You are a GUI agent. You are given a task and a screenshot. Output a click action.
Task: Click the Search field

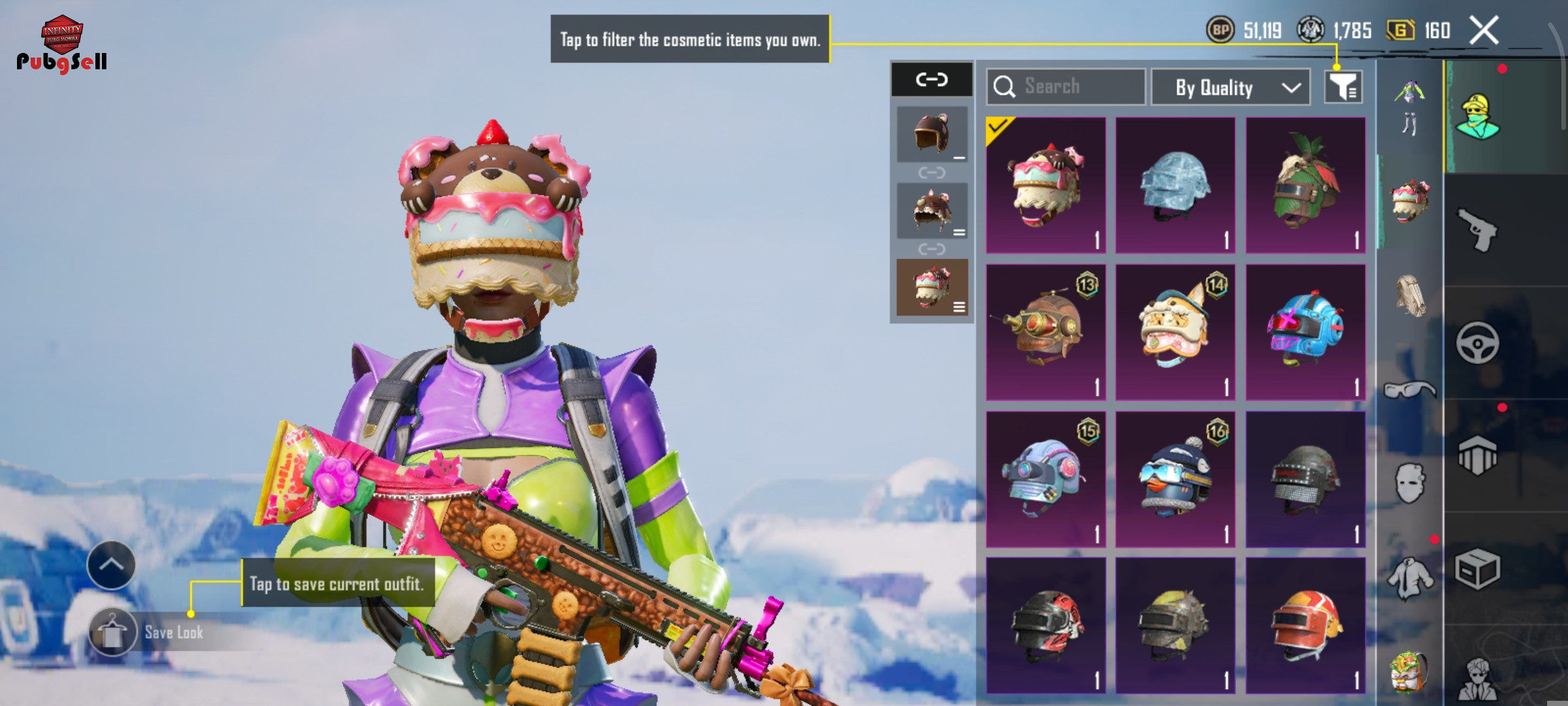tap(1066, 86)
